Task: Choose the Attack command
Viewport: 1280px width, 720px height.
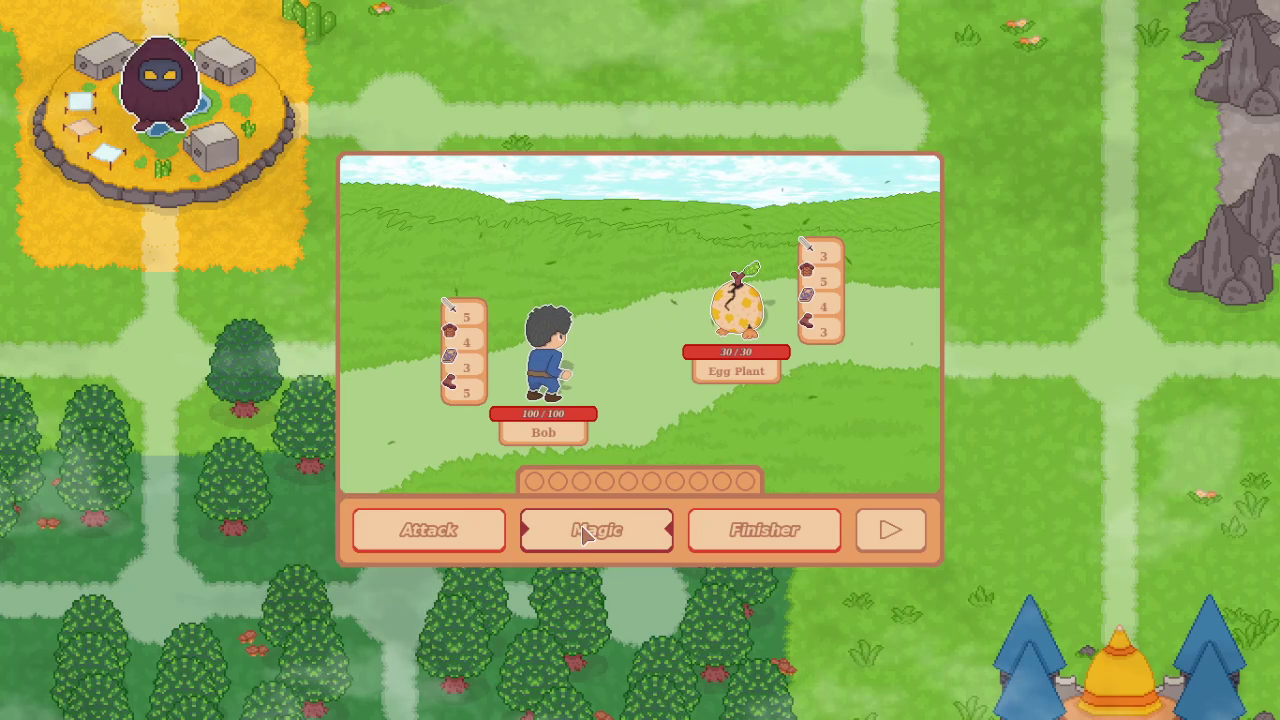Action: 428,530
